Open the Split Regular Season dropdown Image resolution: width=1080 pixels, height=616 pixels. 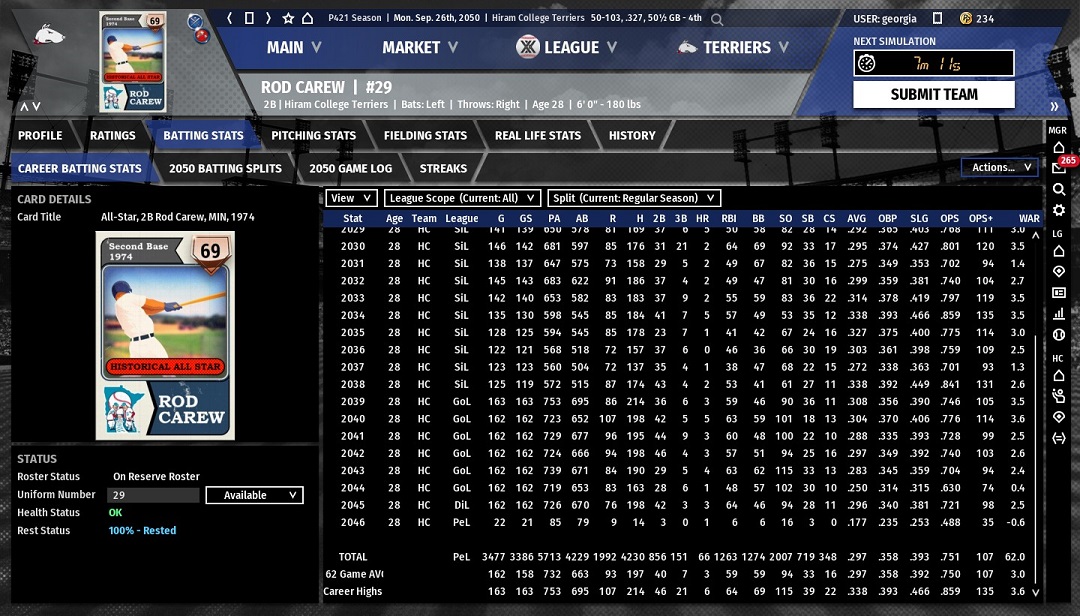coord(635,198)
